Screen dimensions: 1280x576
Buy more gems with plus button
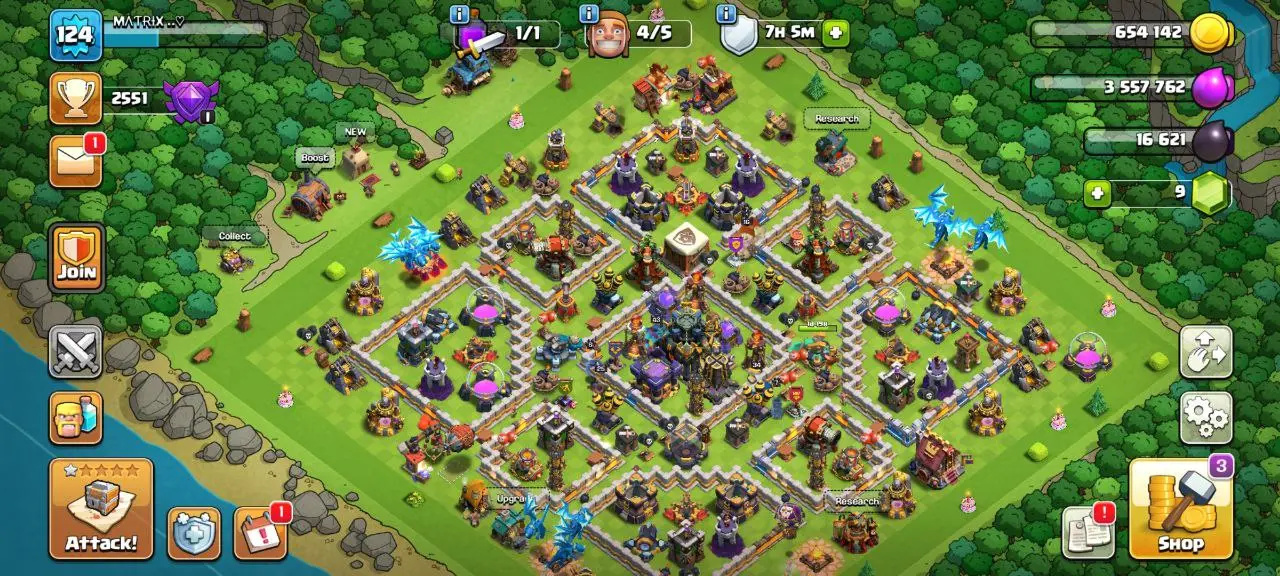pyautogui.click(x=1097, y=193)
